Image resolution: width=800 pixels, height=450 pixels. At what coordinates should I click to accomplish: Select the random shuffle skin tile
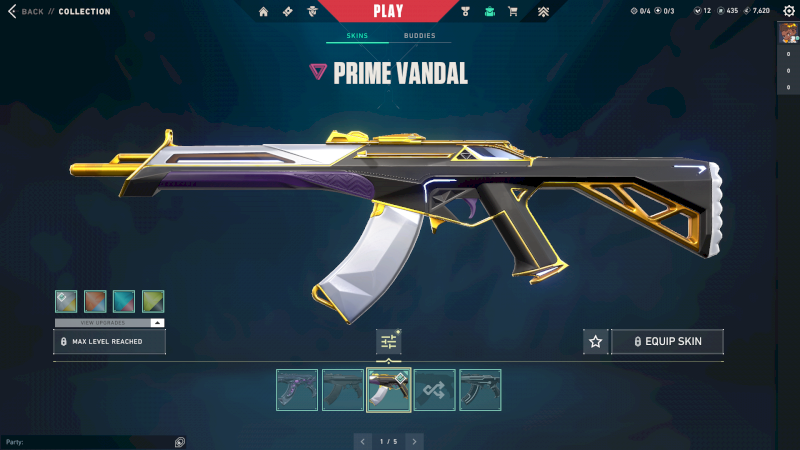435,390
